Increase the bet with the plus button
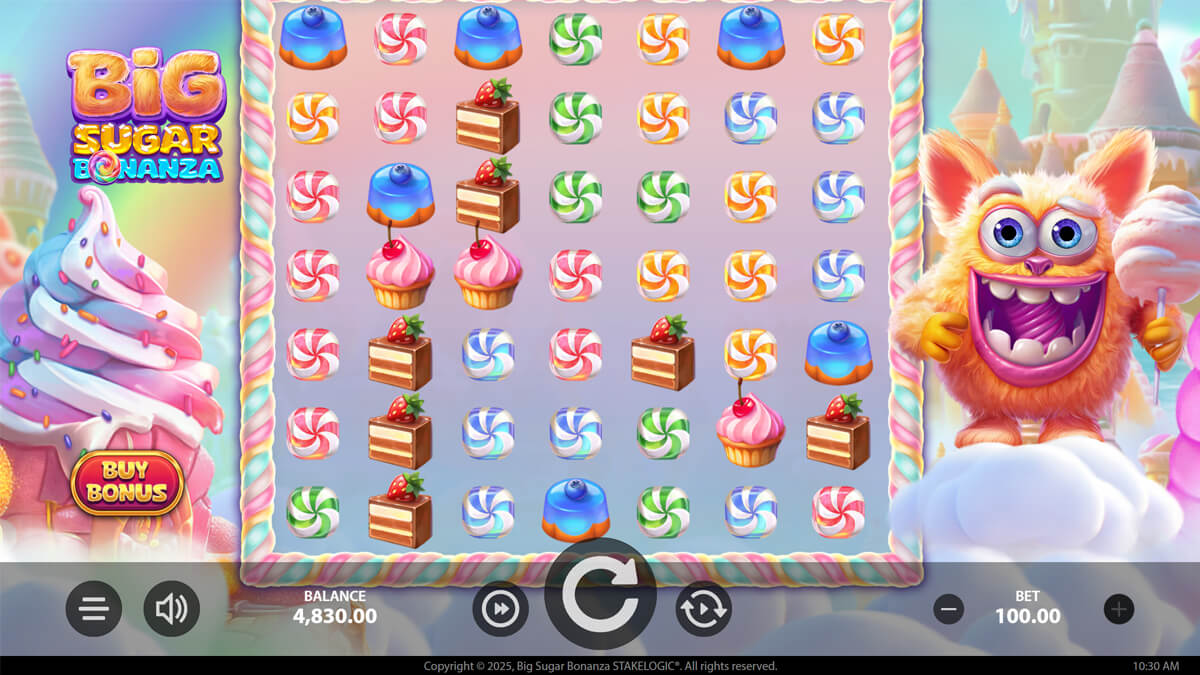The image size is (1200, 675). [x=1119, y=608]
